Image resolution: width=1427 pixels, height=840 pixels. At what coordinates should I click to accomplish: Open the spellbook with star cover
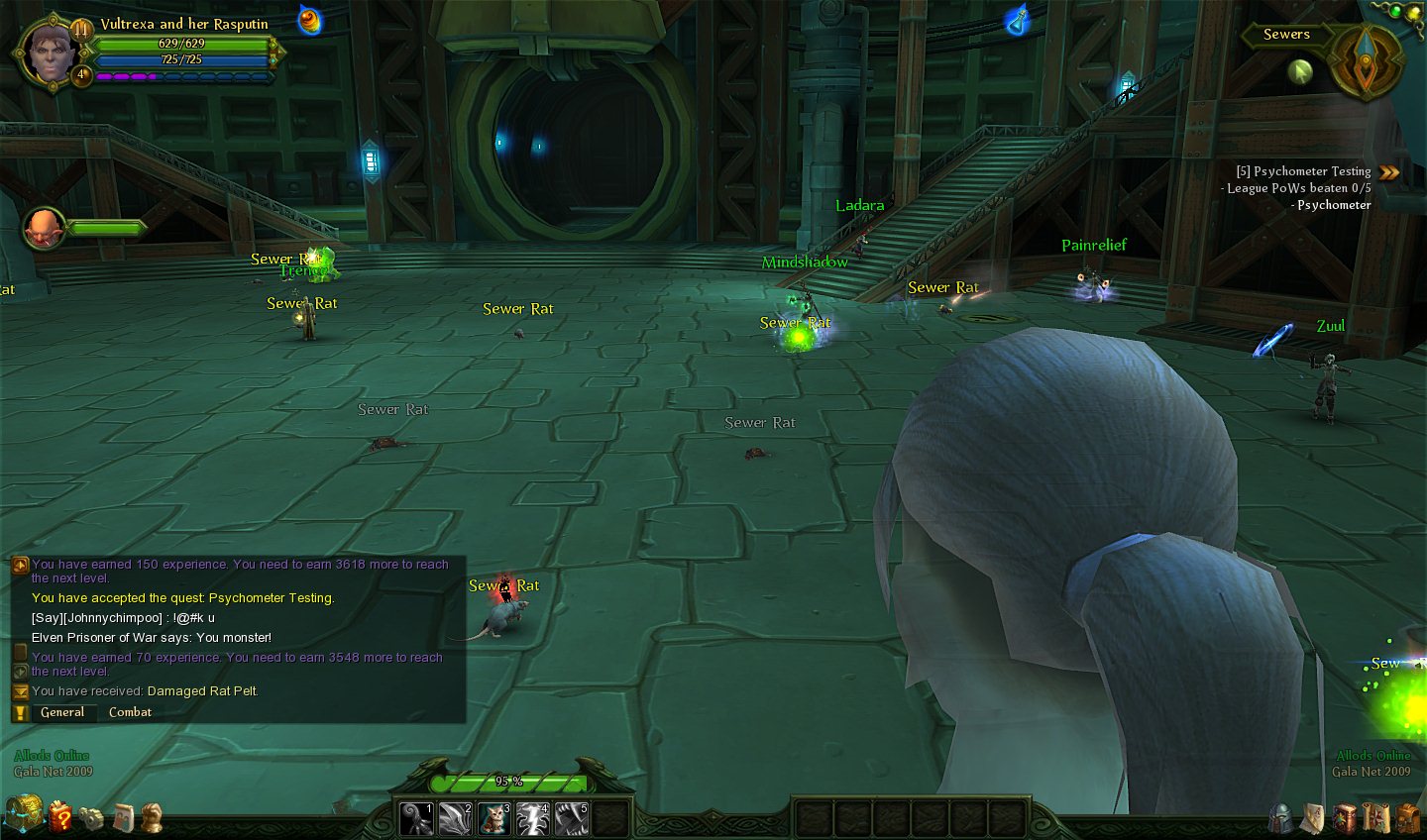[x=1345, y=818]
